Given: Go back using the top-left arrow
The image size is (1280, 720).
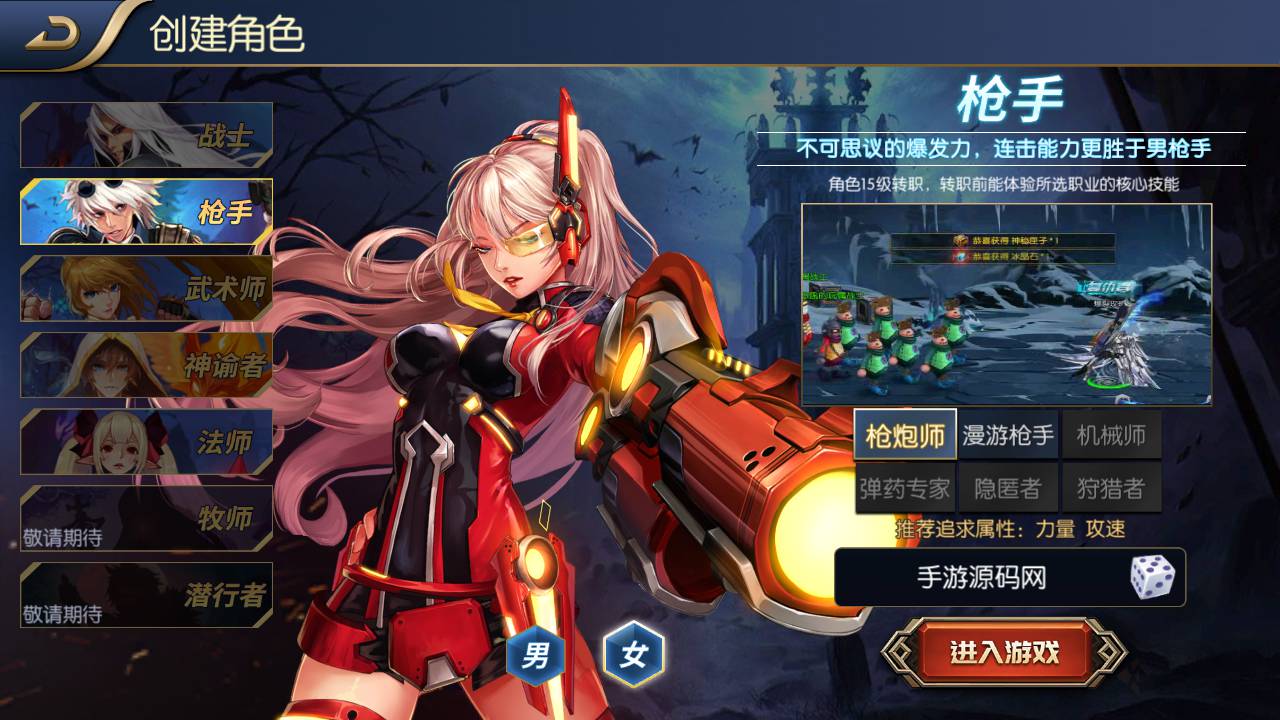Looking at the screenshot, I should tap(52, 36).
